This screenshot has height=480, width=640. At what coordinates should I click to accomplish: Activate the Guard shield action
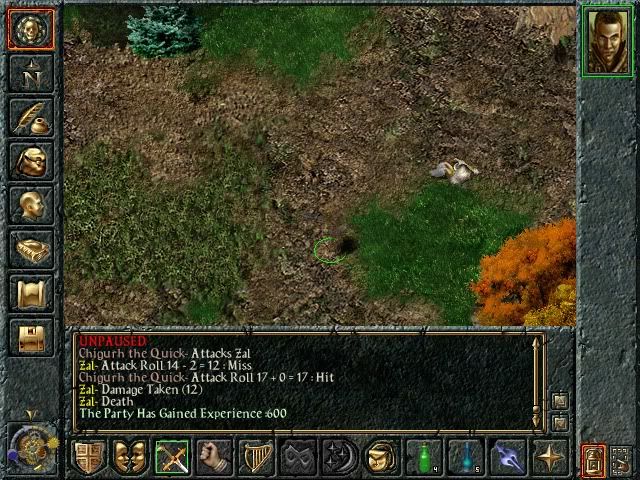point(89,457)
